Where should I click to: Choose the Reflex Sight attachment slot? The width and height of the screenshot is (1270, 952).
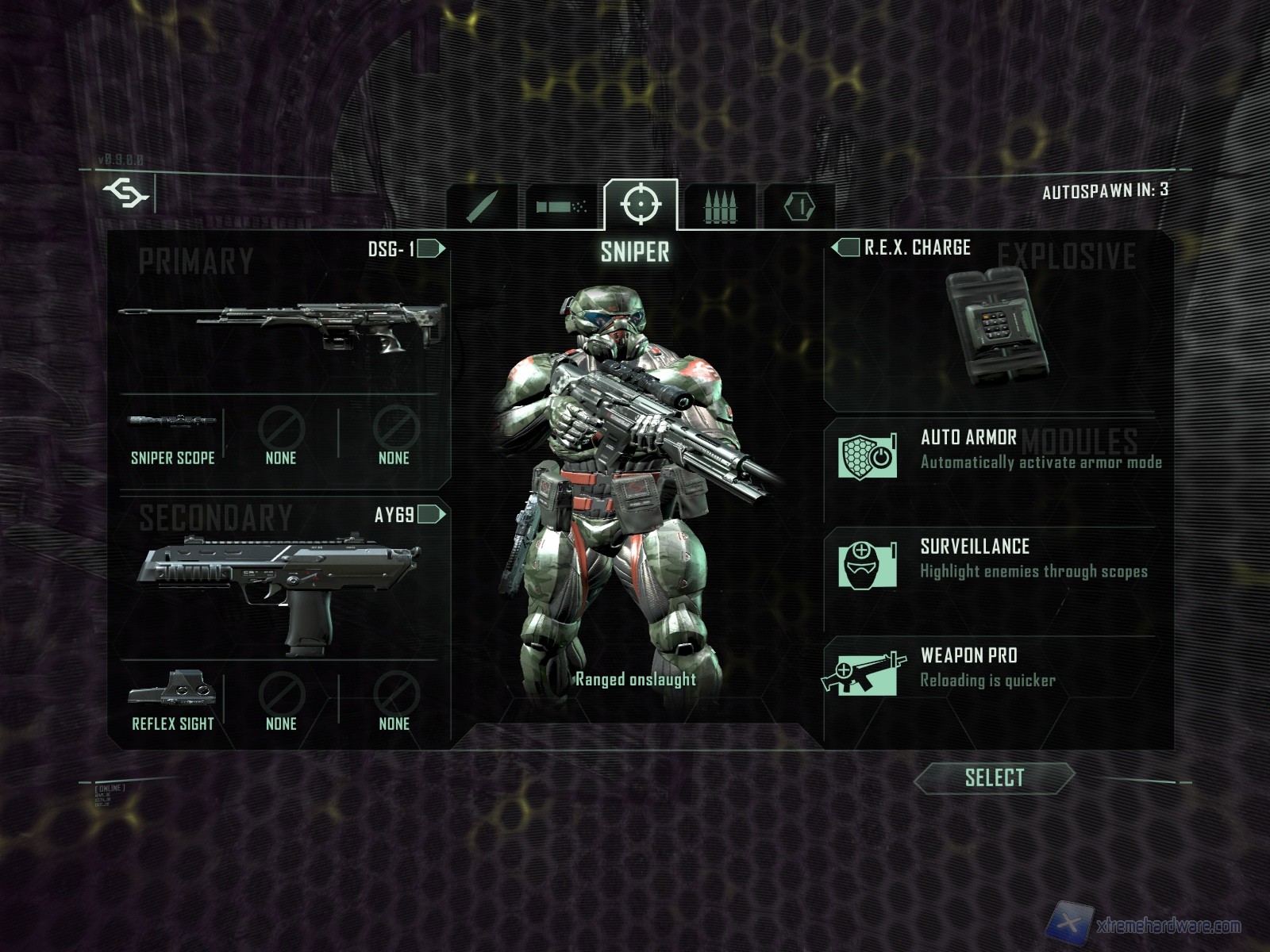tap(172, 701)
